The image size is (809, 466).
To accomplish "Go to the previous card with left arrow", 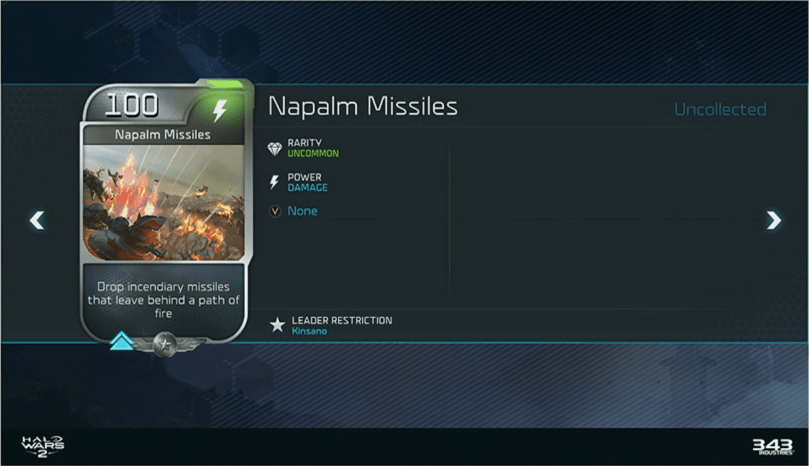I will (37, 220).
